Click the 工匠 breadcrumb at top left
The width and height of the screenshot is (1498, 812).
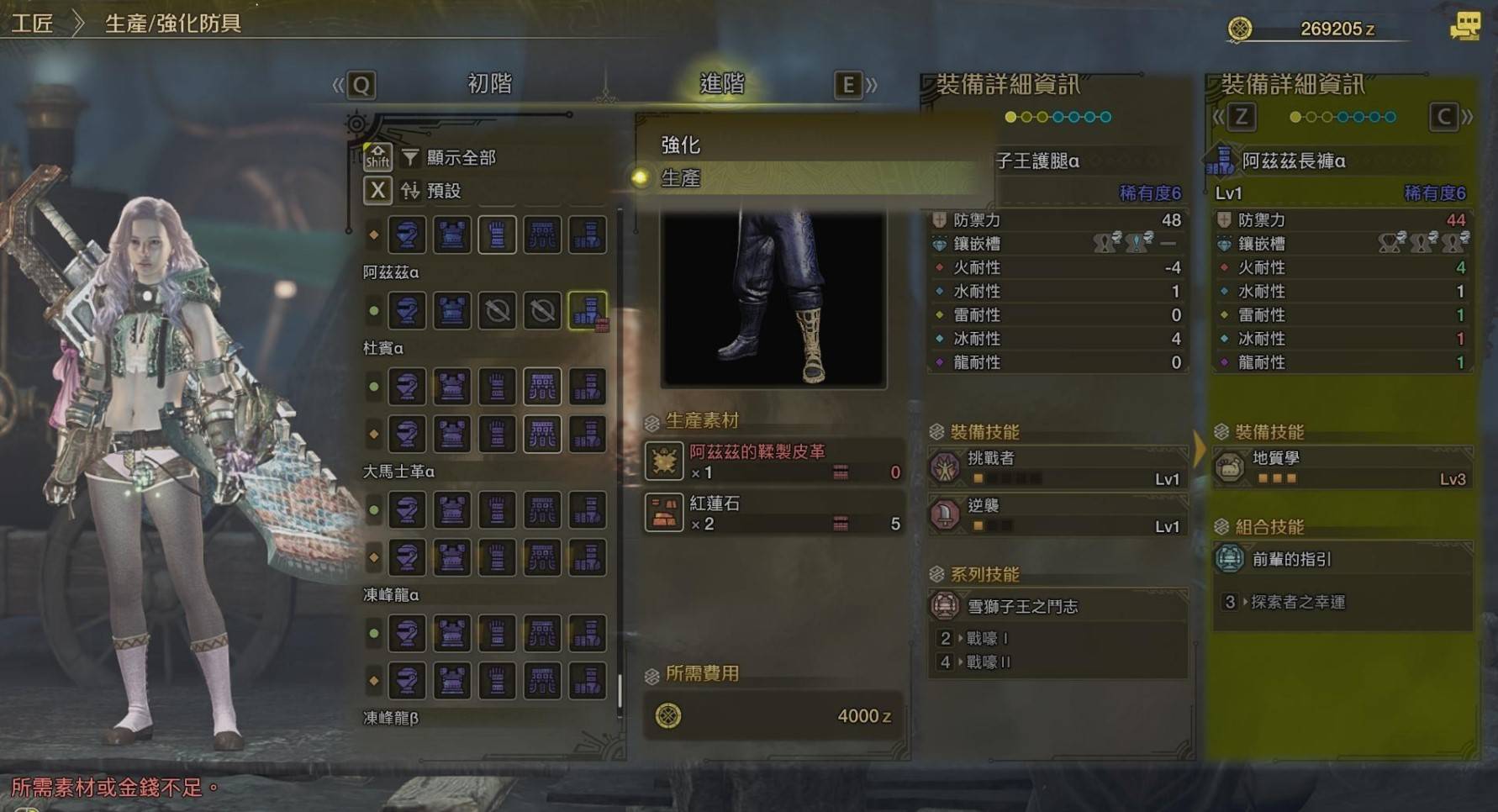30,23
